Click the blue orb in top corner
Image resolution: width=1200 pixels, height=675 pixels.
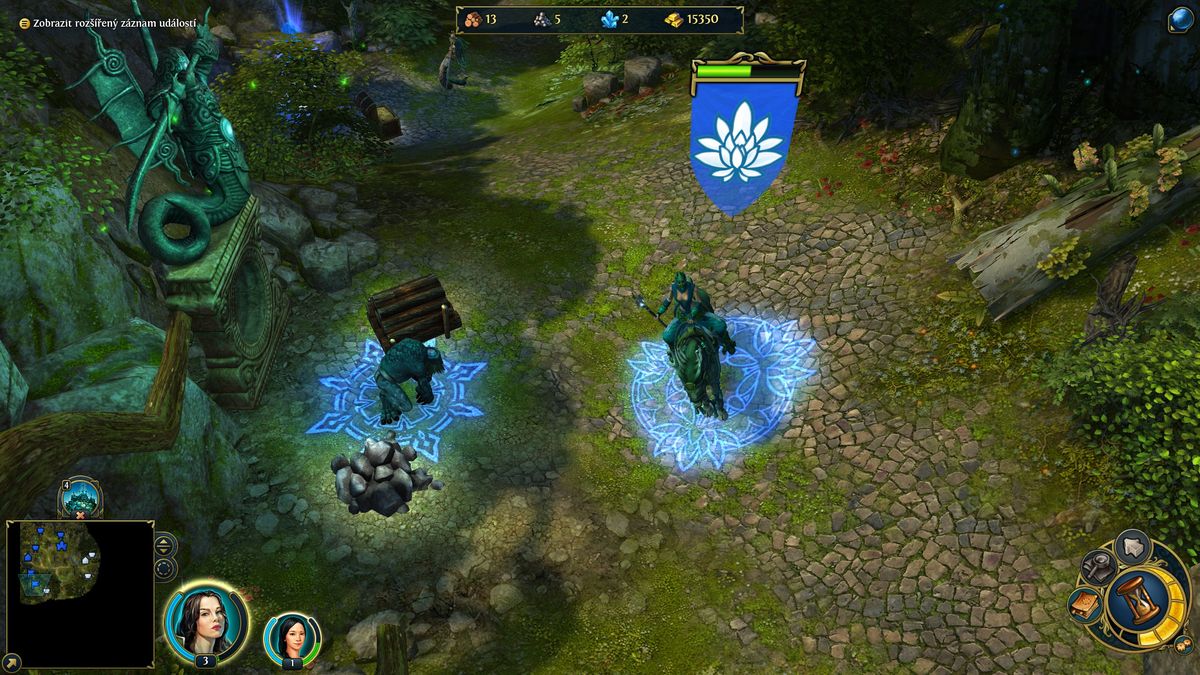coord(1181,19)
